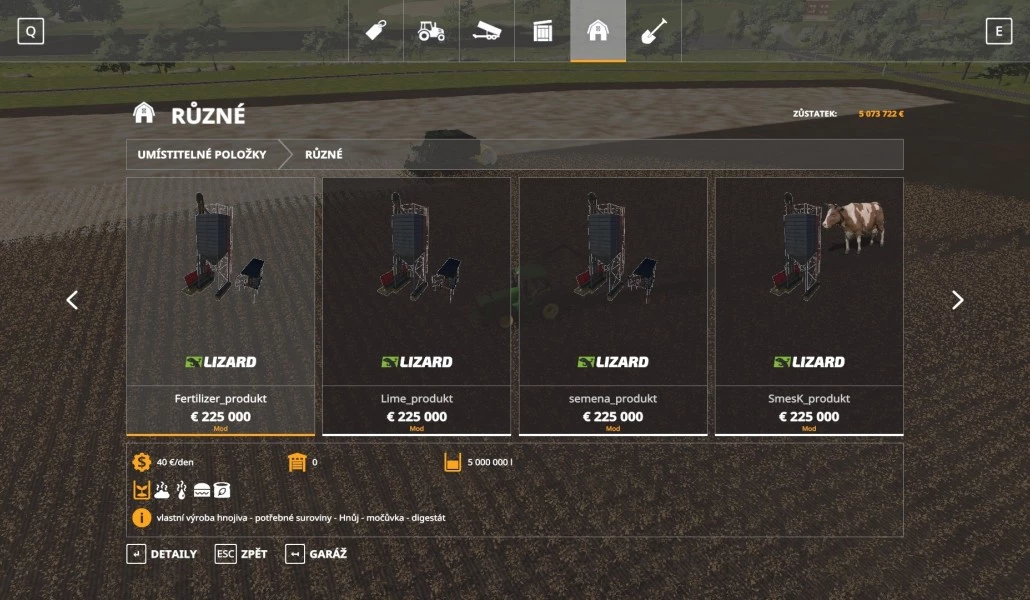This screenshot has height=600, width=1030.
Task: Select the SmesK_produkt card with cow
Action: [808, 306]
